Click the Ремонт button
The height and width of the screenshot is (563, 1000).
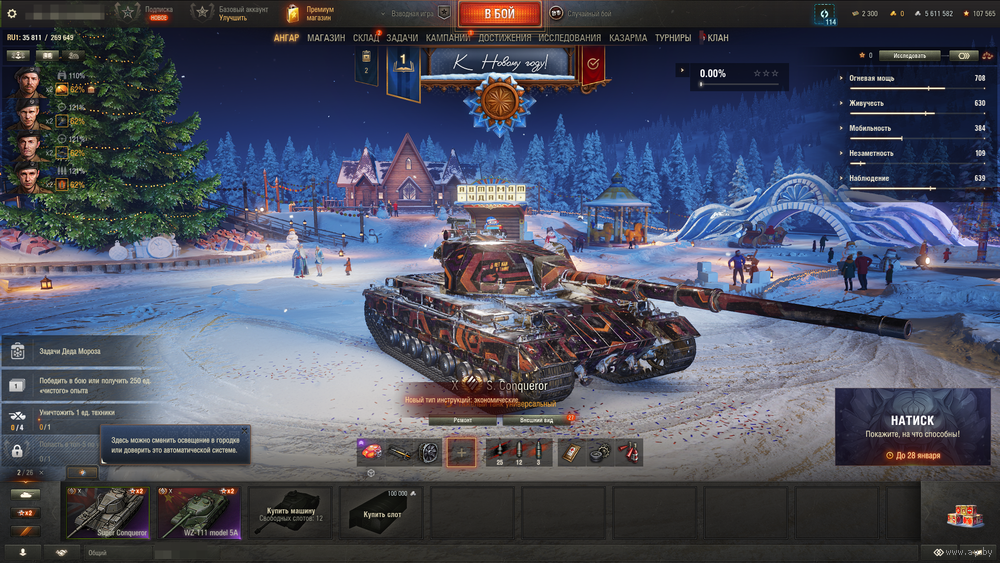[x=463, y=421]
